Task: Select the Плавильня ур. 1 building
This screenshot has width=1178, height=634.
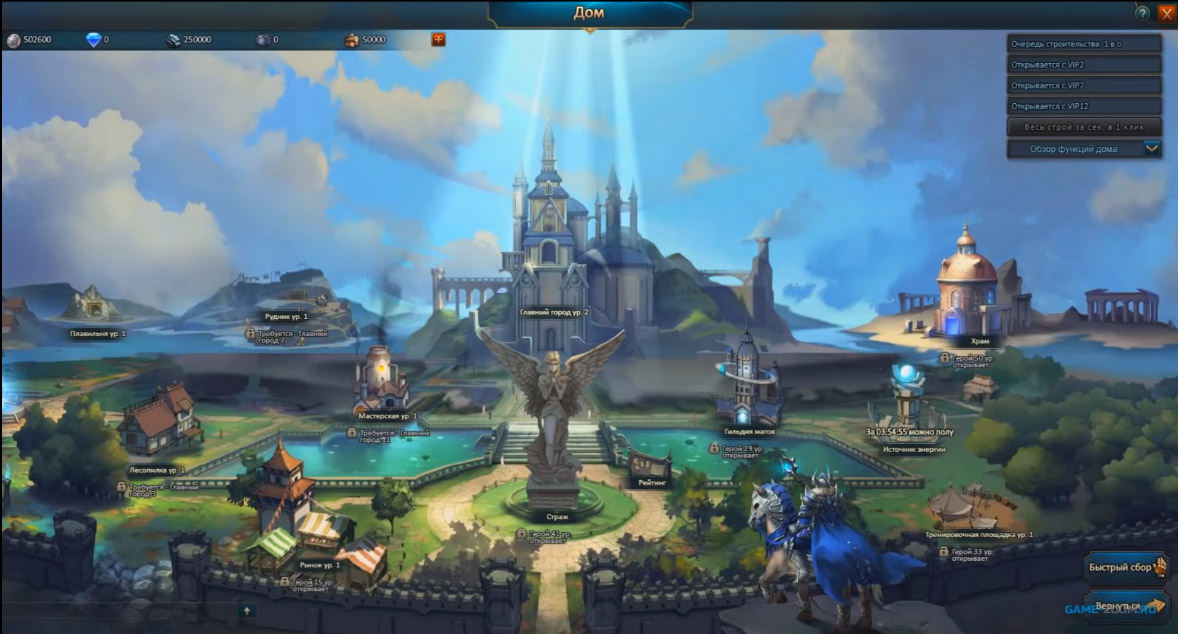Action: [x=95, y=305]
